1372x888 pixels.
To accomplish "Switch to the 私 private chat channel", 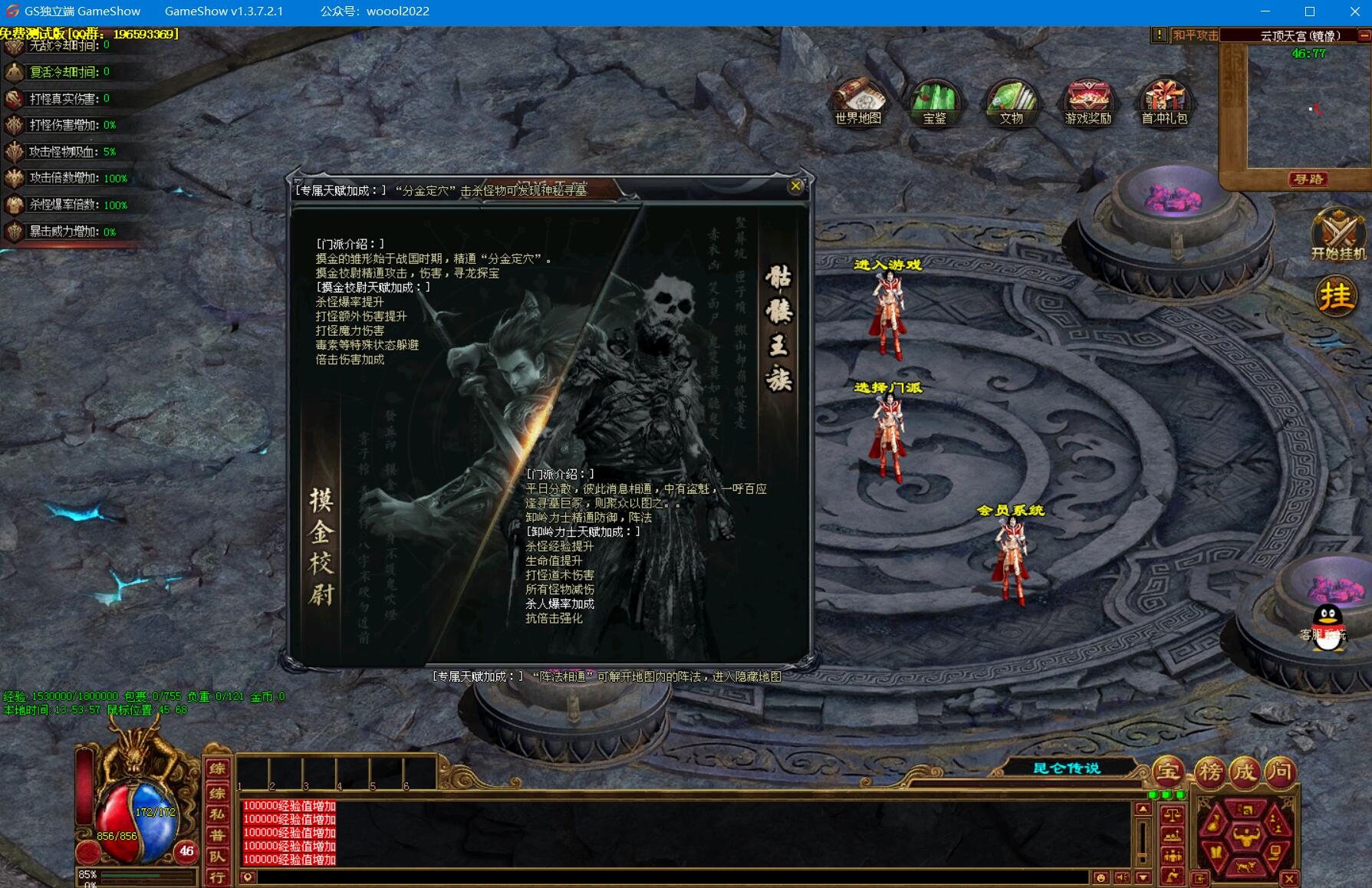I will (218, 814).
